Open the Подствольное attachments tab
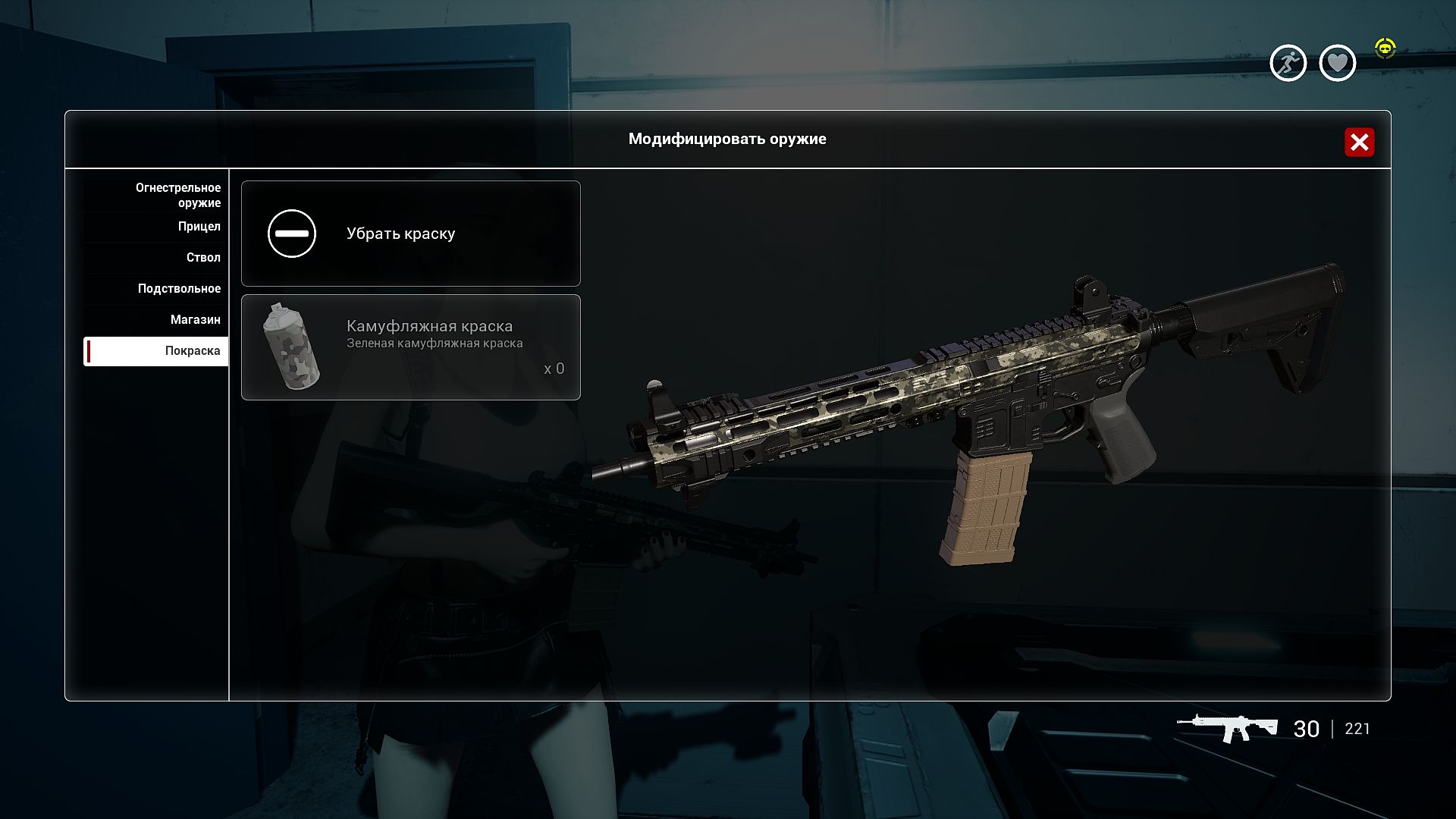This screenshot has width=1456, height=819. (179, 289)
